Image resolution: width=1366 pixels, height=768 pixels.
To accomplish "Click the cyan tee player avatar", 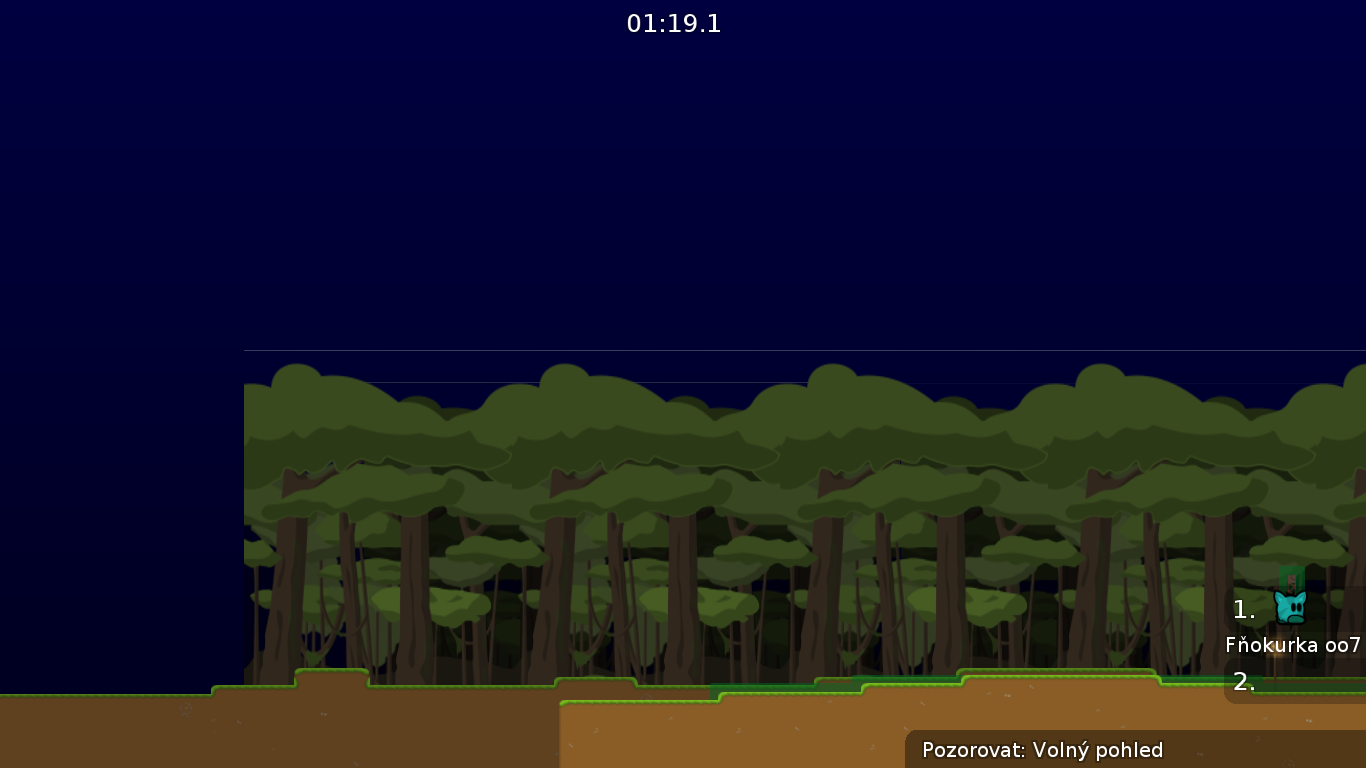I will click(1291, 608).
